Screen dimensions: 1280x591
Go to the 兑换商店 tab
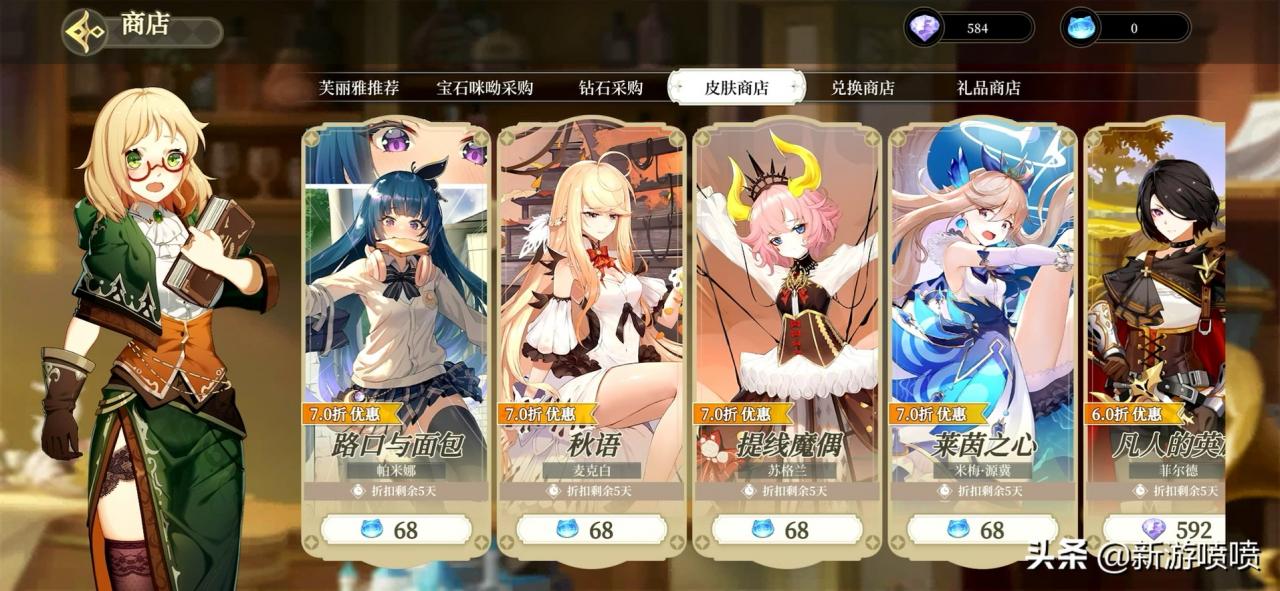pyautogui.click(x=862, y=88)
